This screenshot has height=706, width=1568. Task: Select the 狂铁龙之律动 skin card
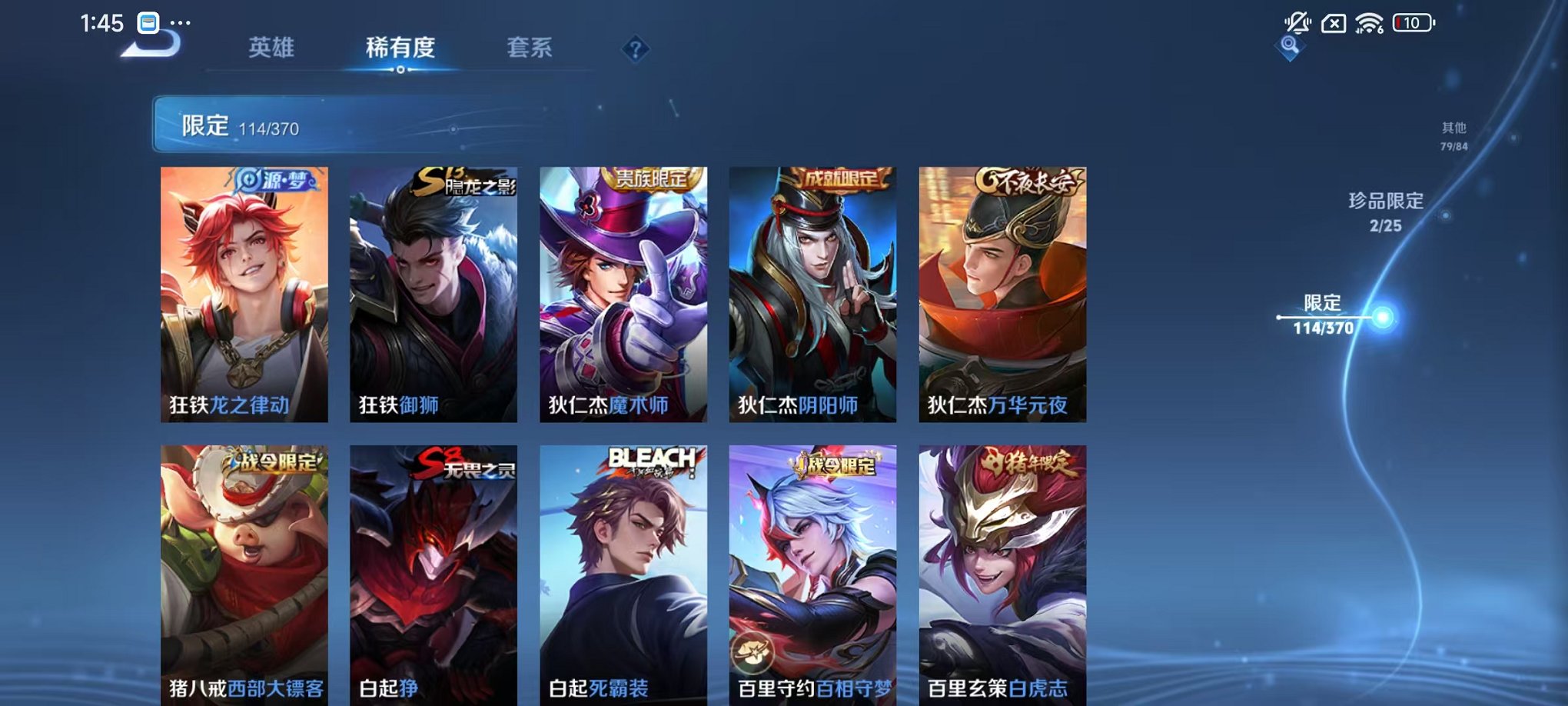[x=243, y=292]
